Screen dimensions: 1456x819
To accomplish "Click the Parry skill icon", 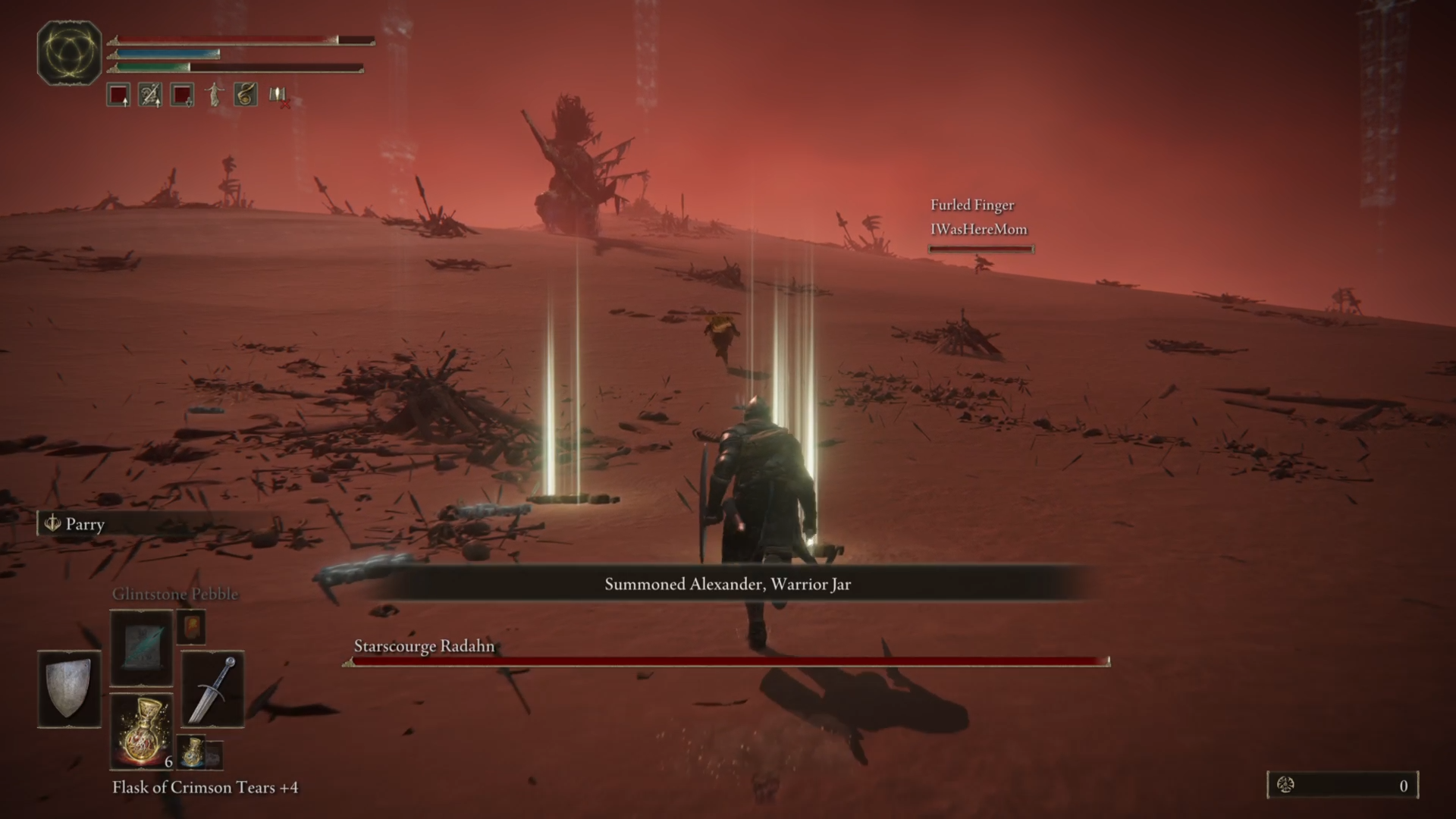I will pyautogui.click(x=52, y=524).
